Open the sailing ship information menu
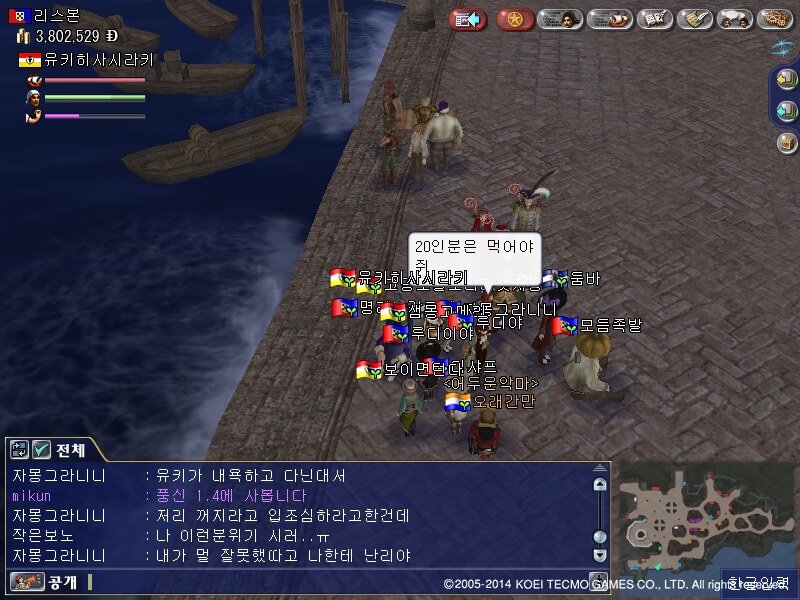Image resolution: width=800 pixels, height=600 pixels. pos(609,19)
